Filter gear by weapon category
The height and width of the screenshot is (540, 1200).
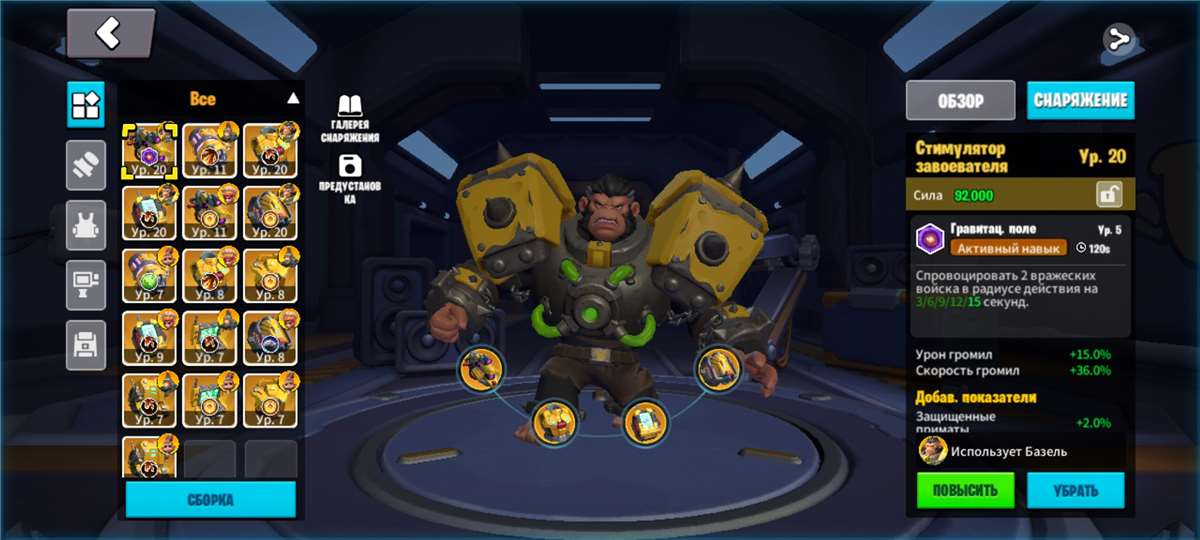click(x=85, y=165)
